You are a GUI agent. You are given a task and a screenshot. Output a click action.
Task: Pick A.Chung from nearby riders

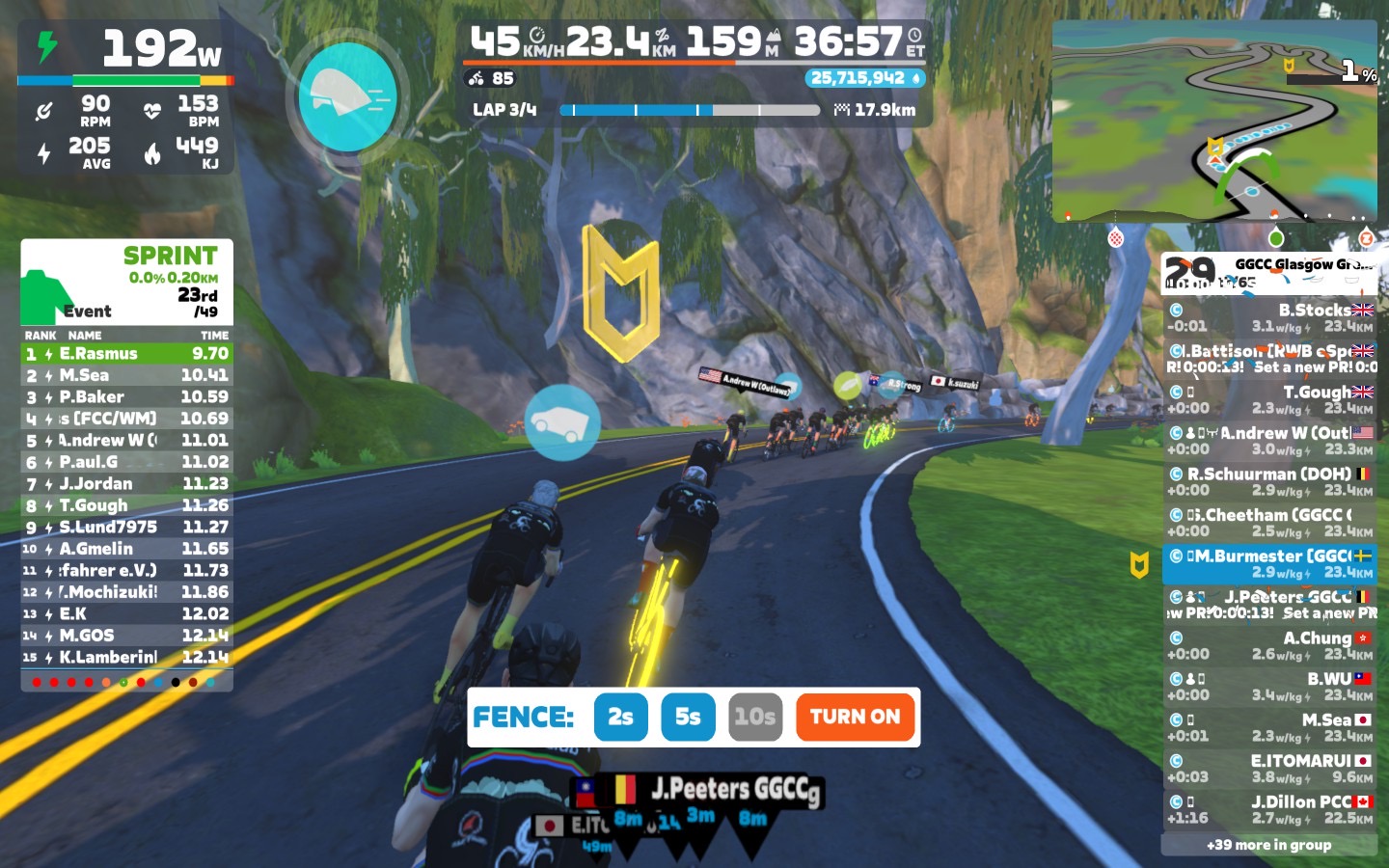(x=1268, y=645)
